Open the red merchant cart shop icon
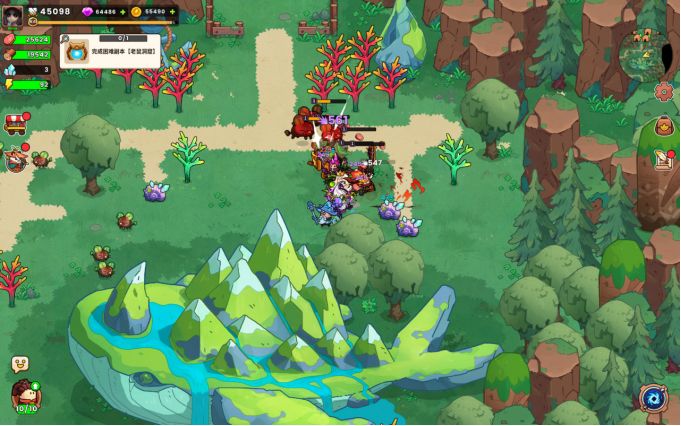Image resolution: width=681 pixels, height=426 pixels. (x=15, y=123)
